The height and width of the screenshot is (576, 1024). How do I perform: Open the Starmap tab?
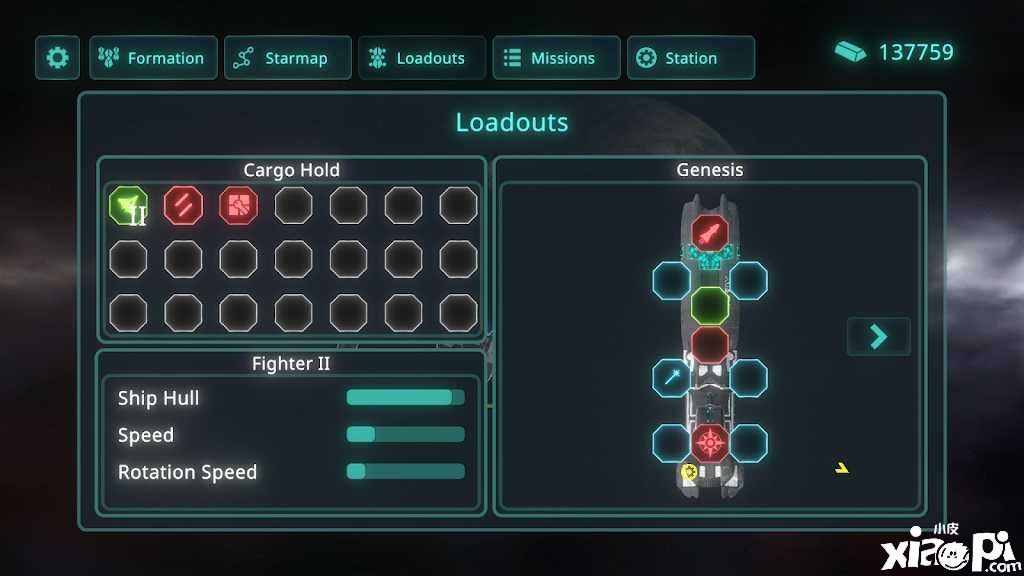tap(287, 58)
